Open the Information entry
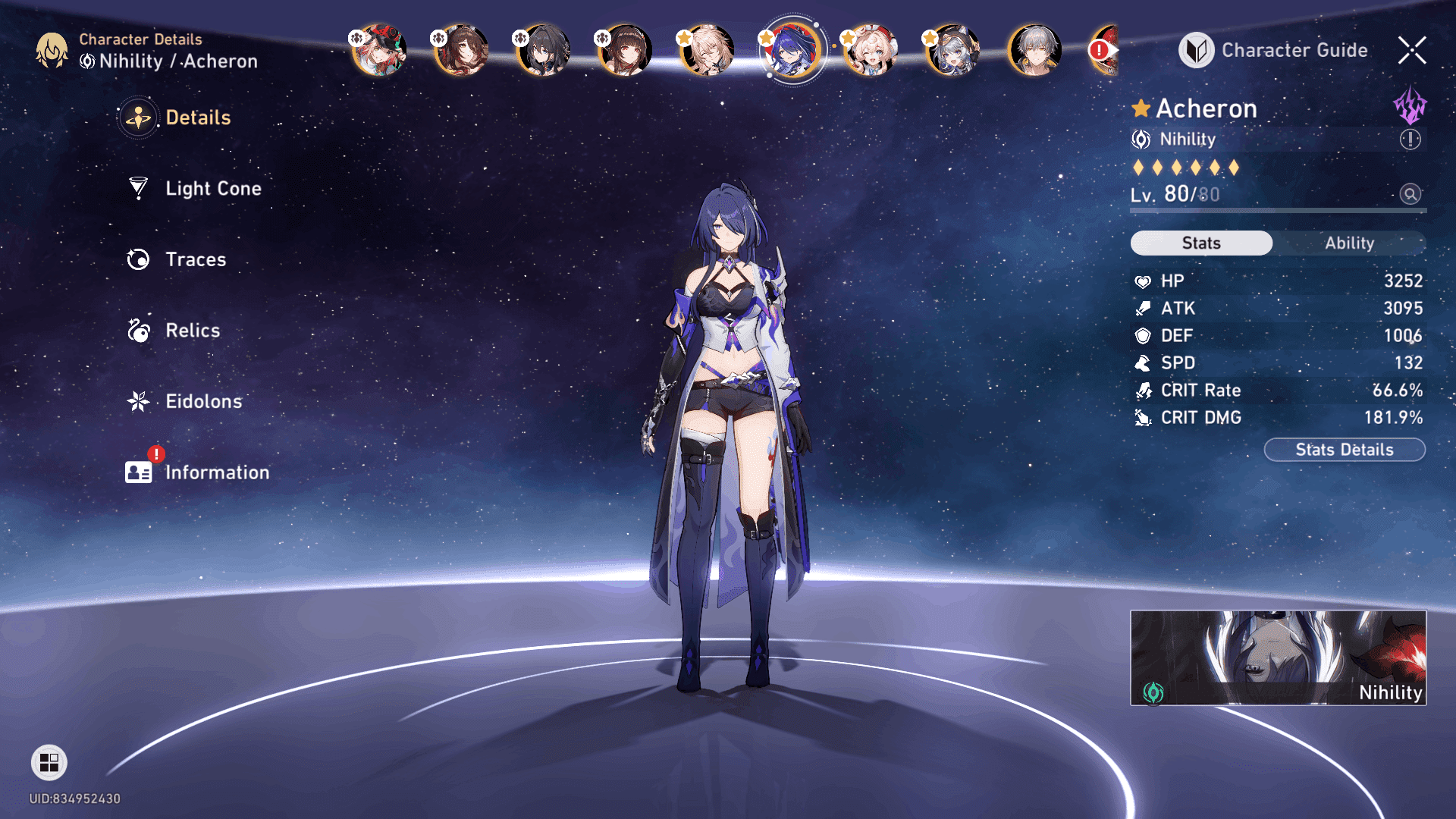 pos(216,473)
